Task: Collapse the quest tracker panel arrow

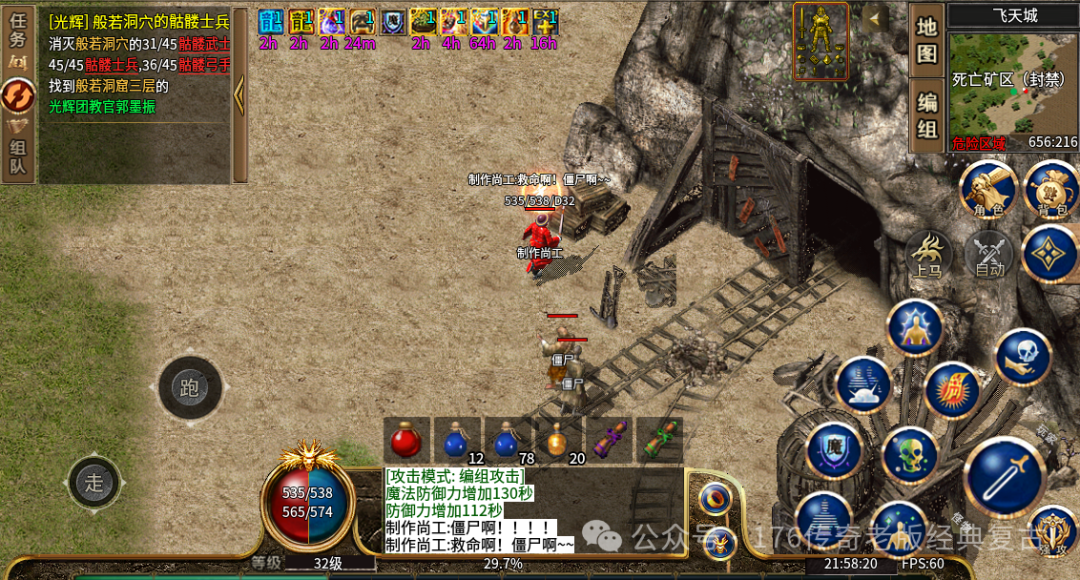Action: point(239,95)
